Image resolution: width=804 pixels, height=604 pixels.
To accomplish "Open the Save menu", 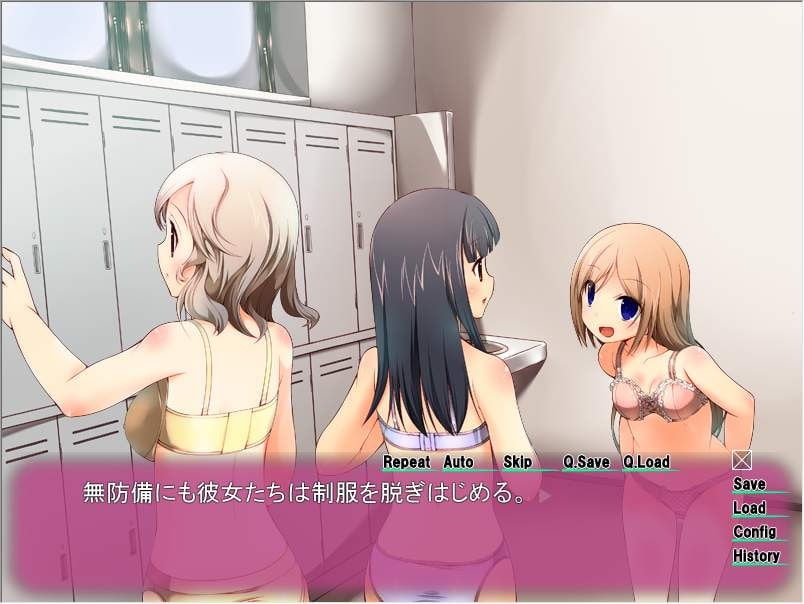I will pyautogui.click(x=749, y=484).
